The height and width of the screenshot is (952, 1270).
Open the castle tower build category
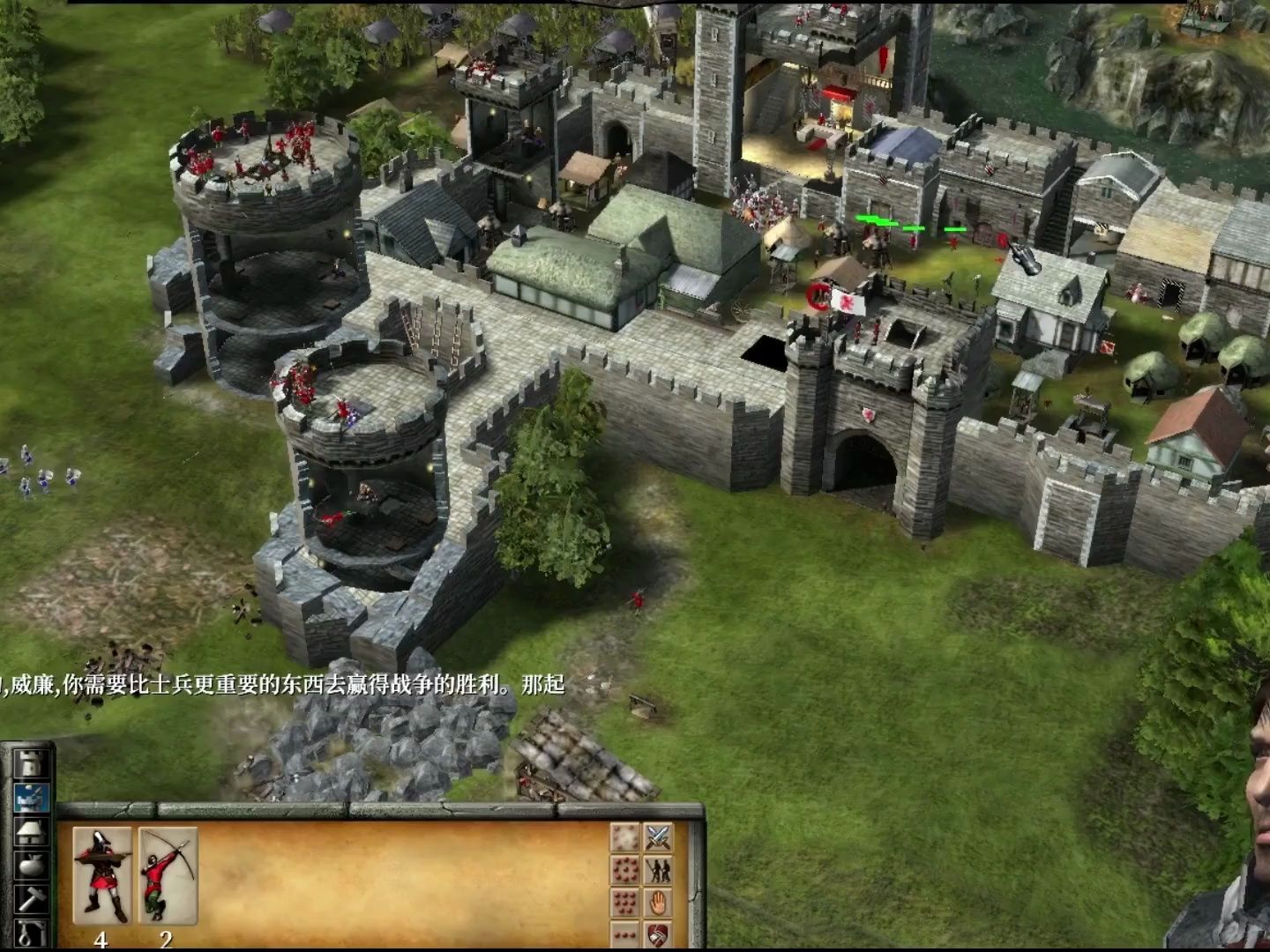click(x=33, y=765)
